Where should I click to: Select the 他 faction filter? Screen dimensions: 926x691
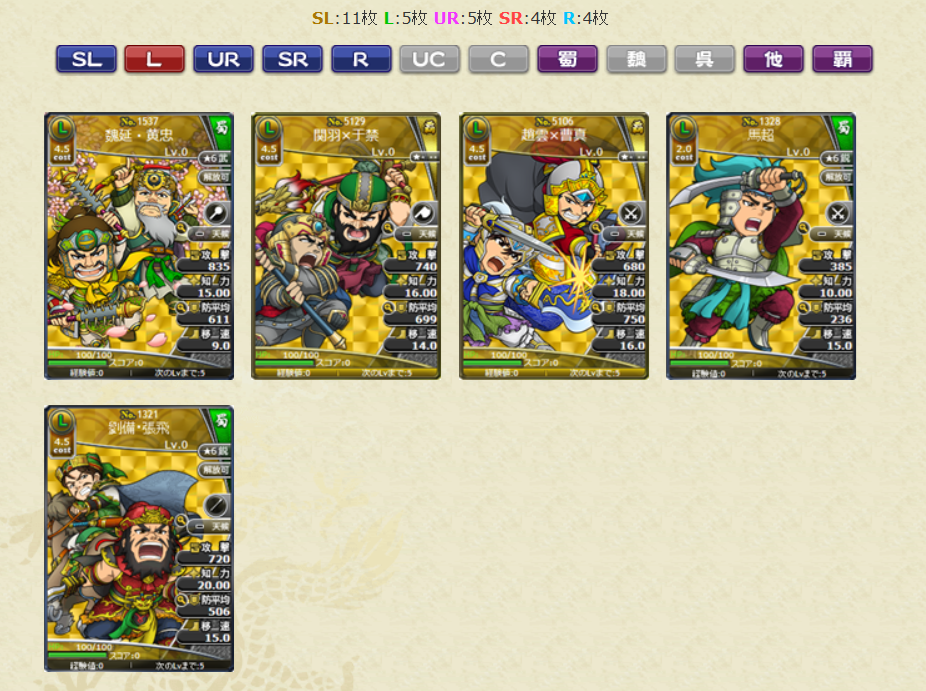pyautogui.click(x=773, y=59)
